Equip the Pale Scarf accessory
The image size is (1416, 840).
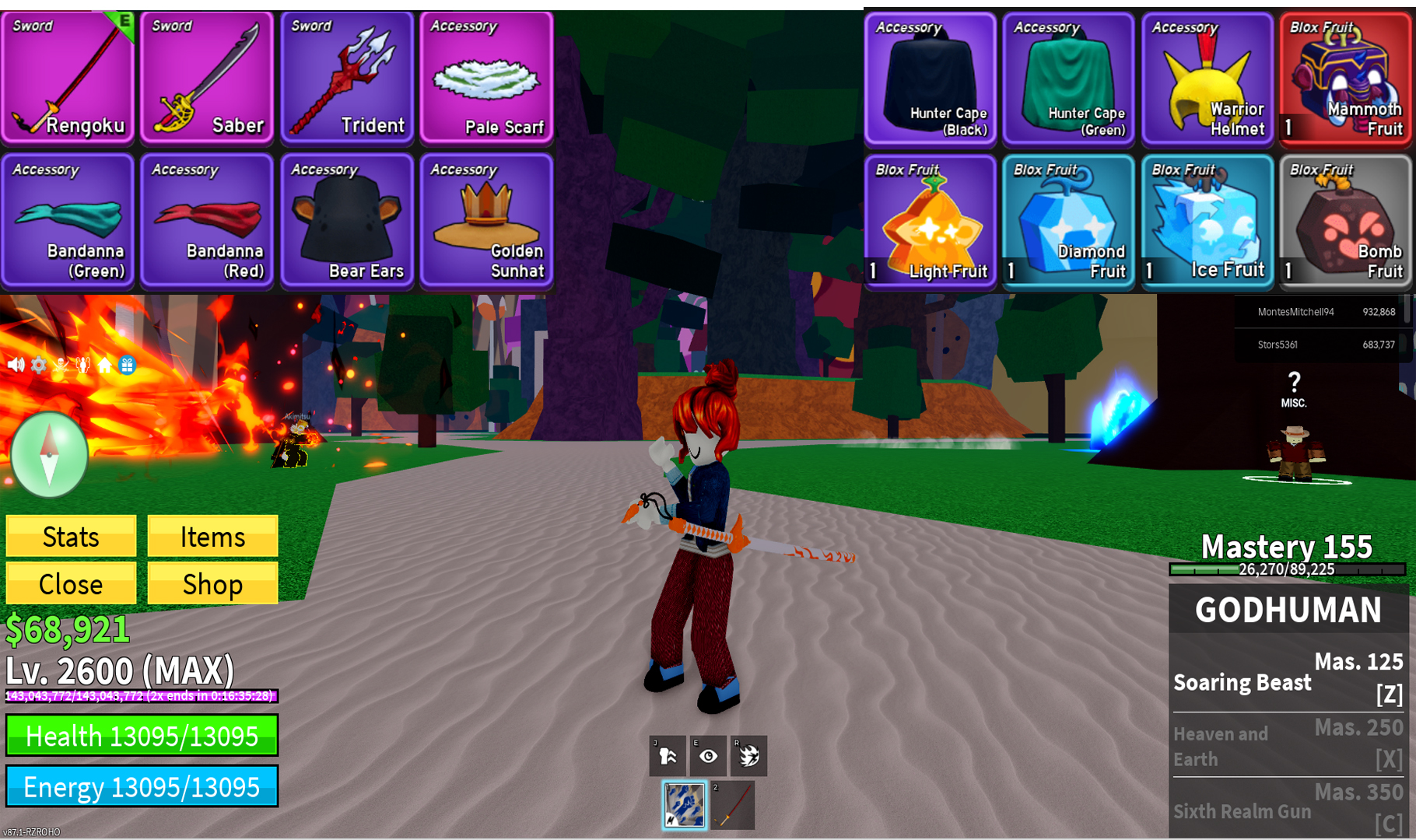click(x=486, y=78)
